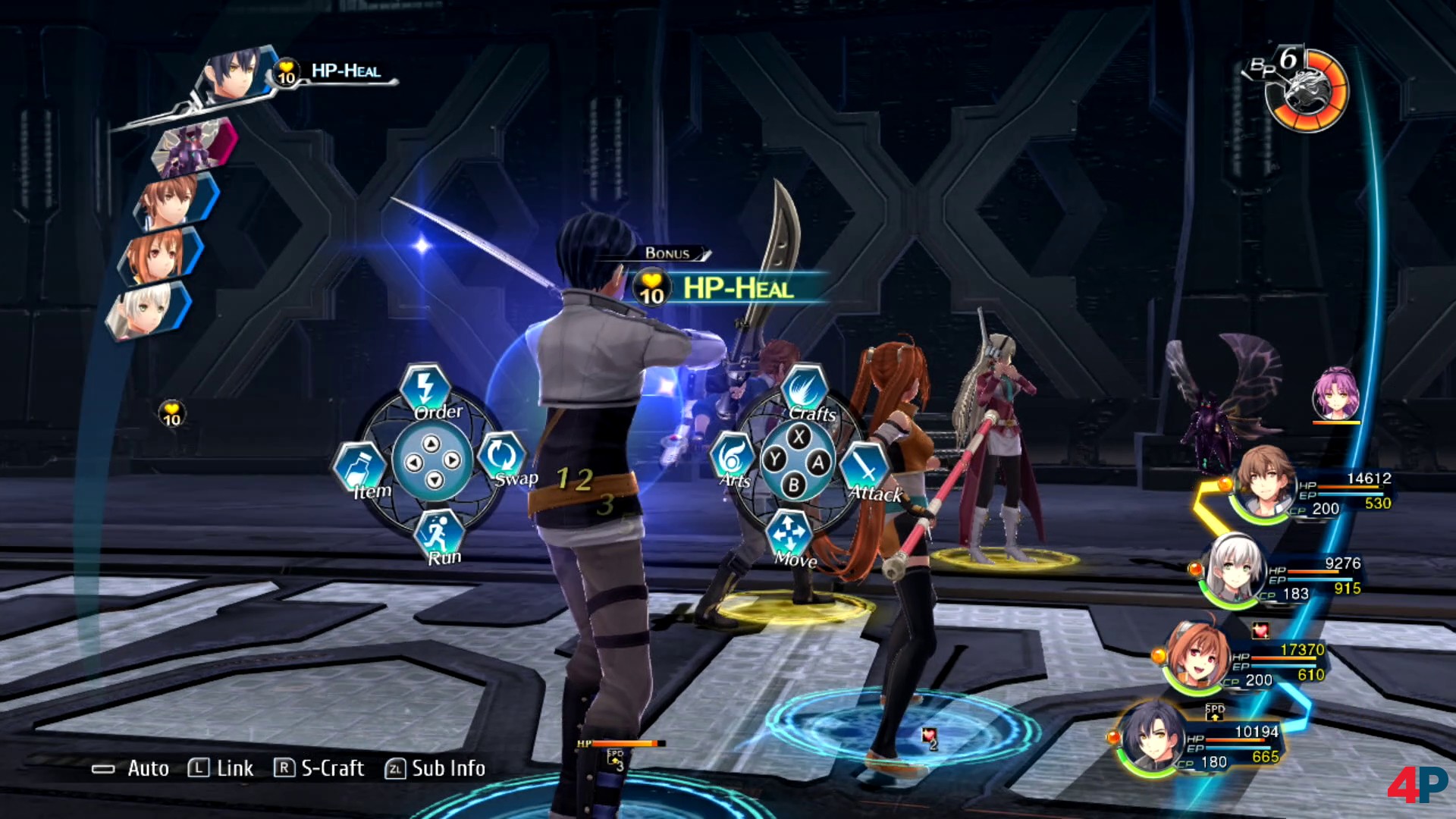
Task: Open the Item command
Action: click(x=361, y=470)
